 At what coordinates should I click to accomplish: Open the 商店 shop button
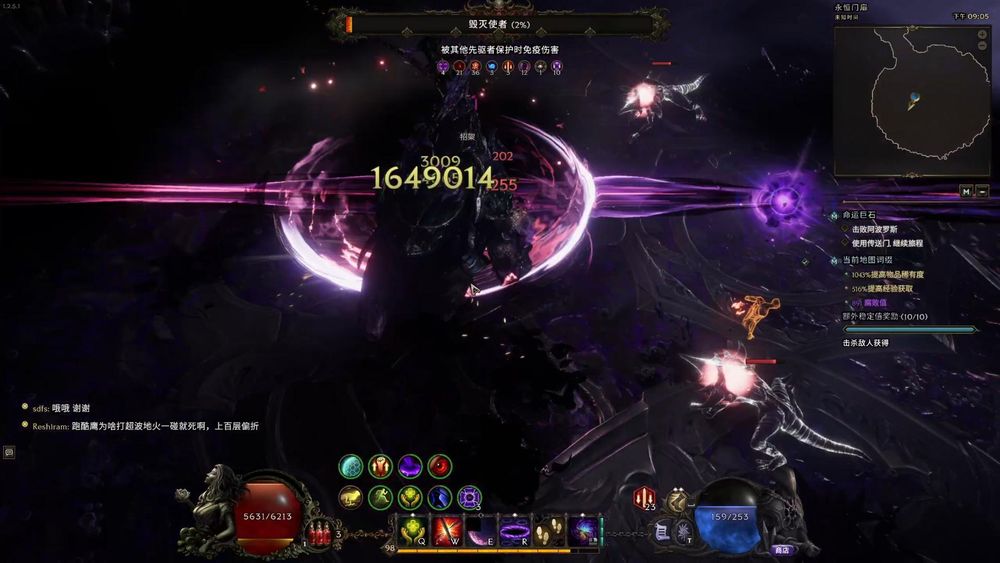[781, 549]
